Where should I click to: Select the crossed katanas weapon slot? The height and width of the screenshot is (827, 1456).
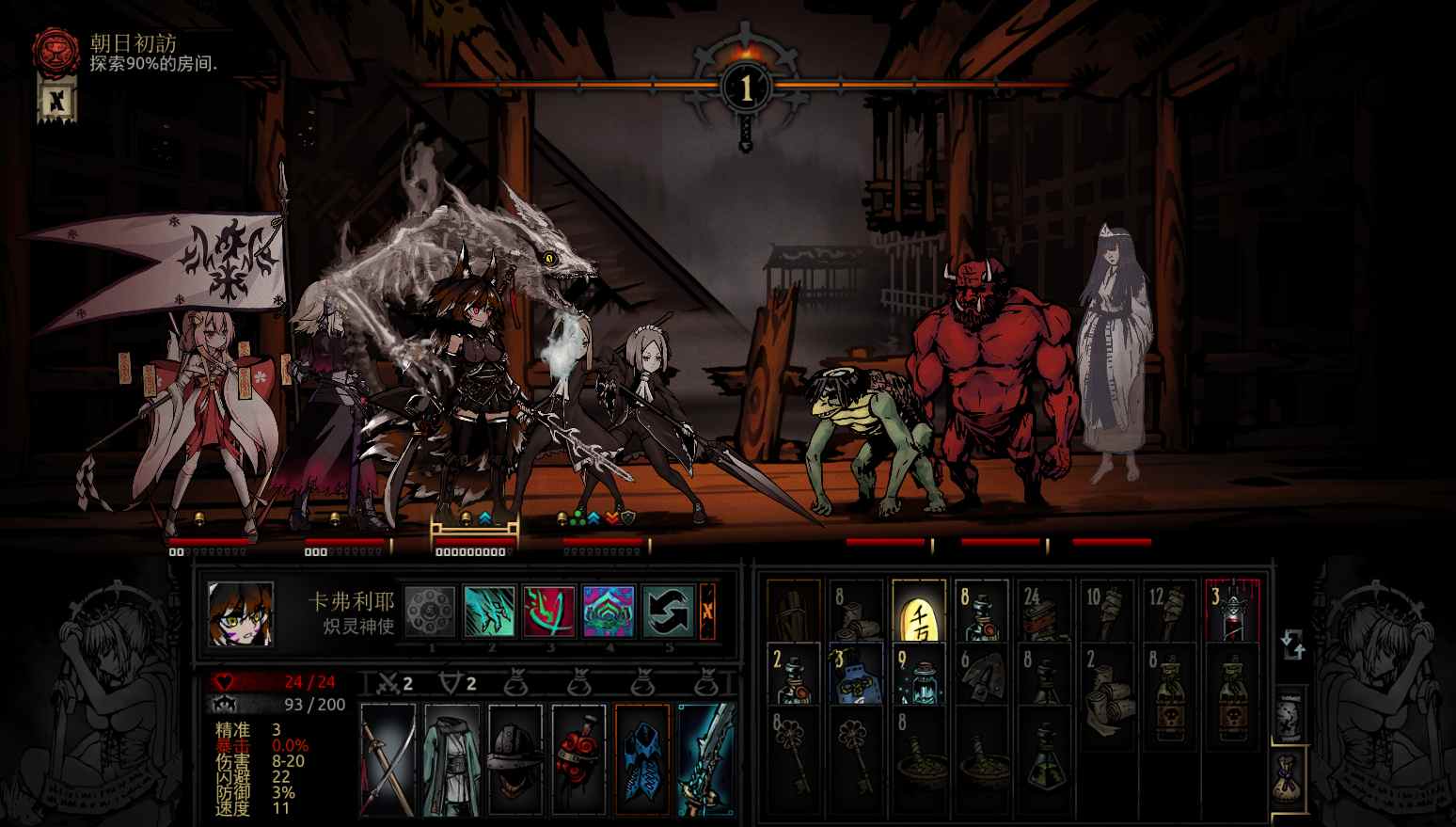point(388,759)
